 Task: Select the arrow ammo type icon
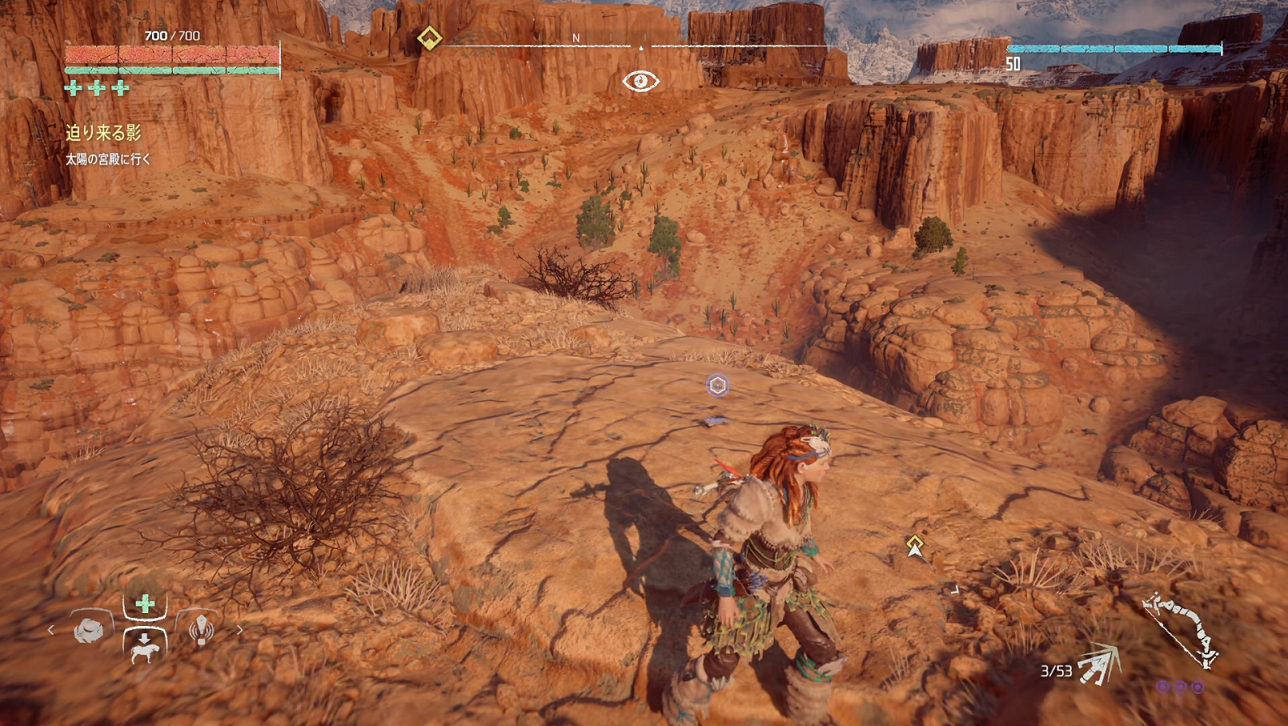coord(1099,664)
